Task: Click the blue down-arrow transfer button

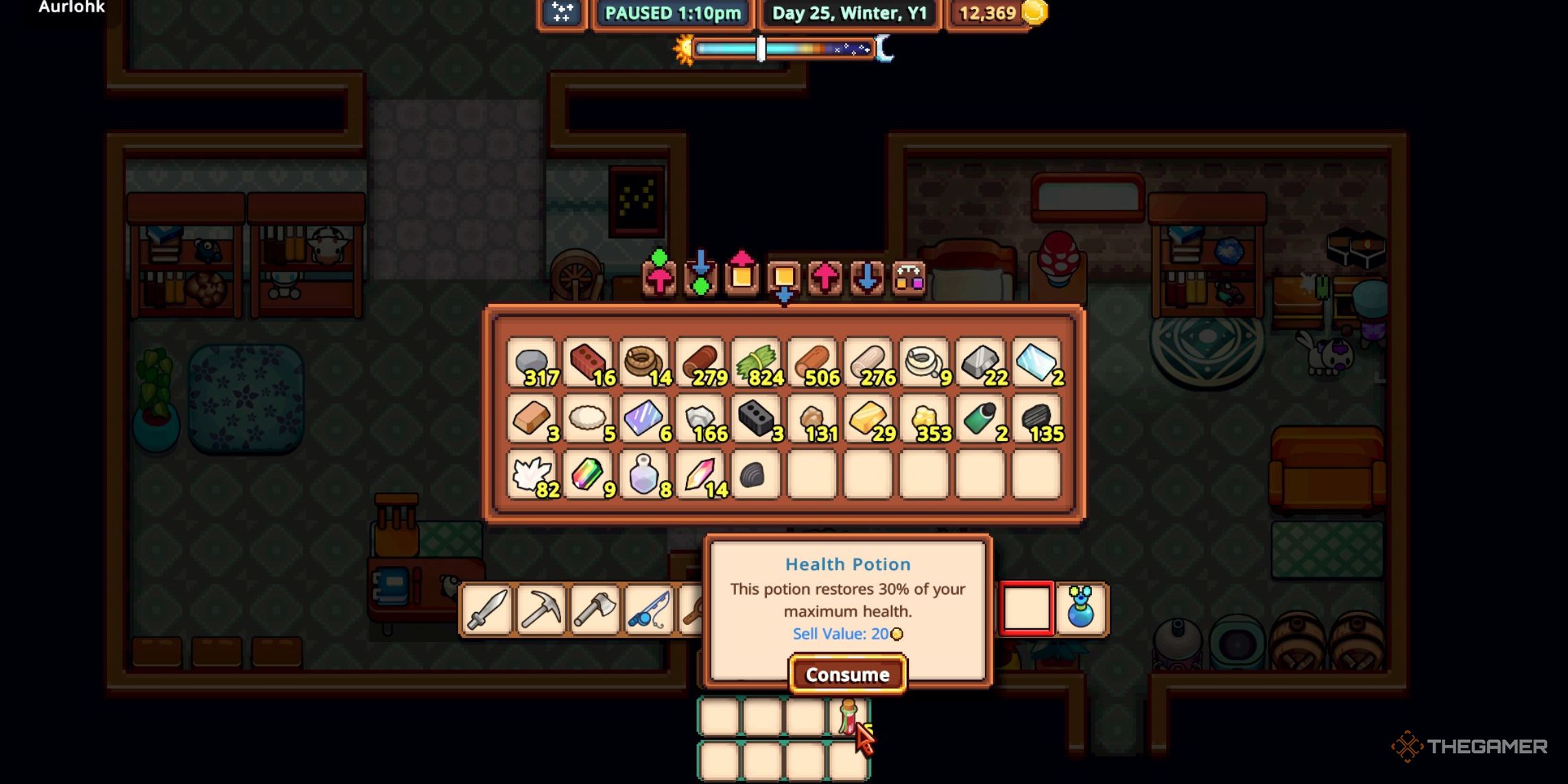Action: (x=867, y=278)
